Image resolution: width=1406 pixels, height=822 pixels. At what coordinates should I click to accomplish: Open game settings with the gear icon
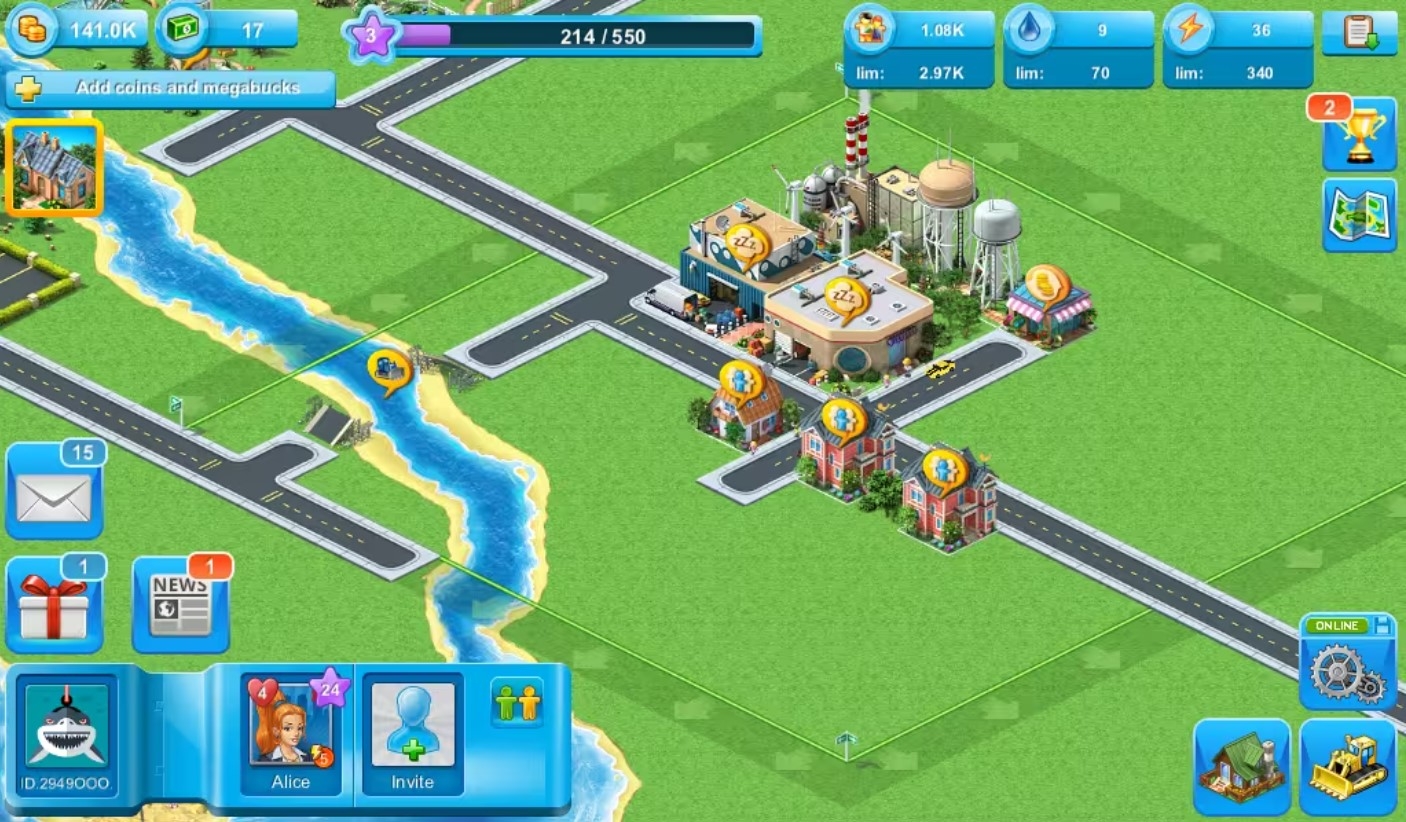1345,672
